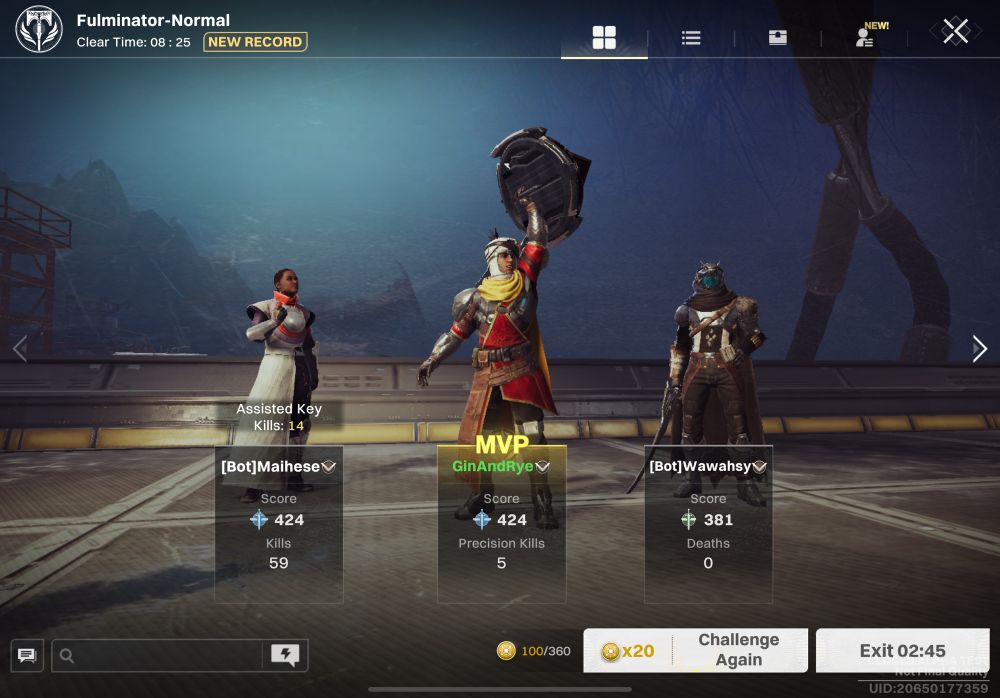Click Challenge Again button
1000x698 pixels.
tap(696, 650)
